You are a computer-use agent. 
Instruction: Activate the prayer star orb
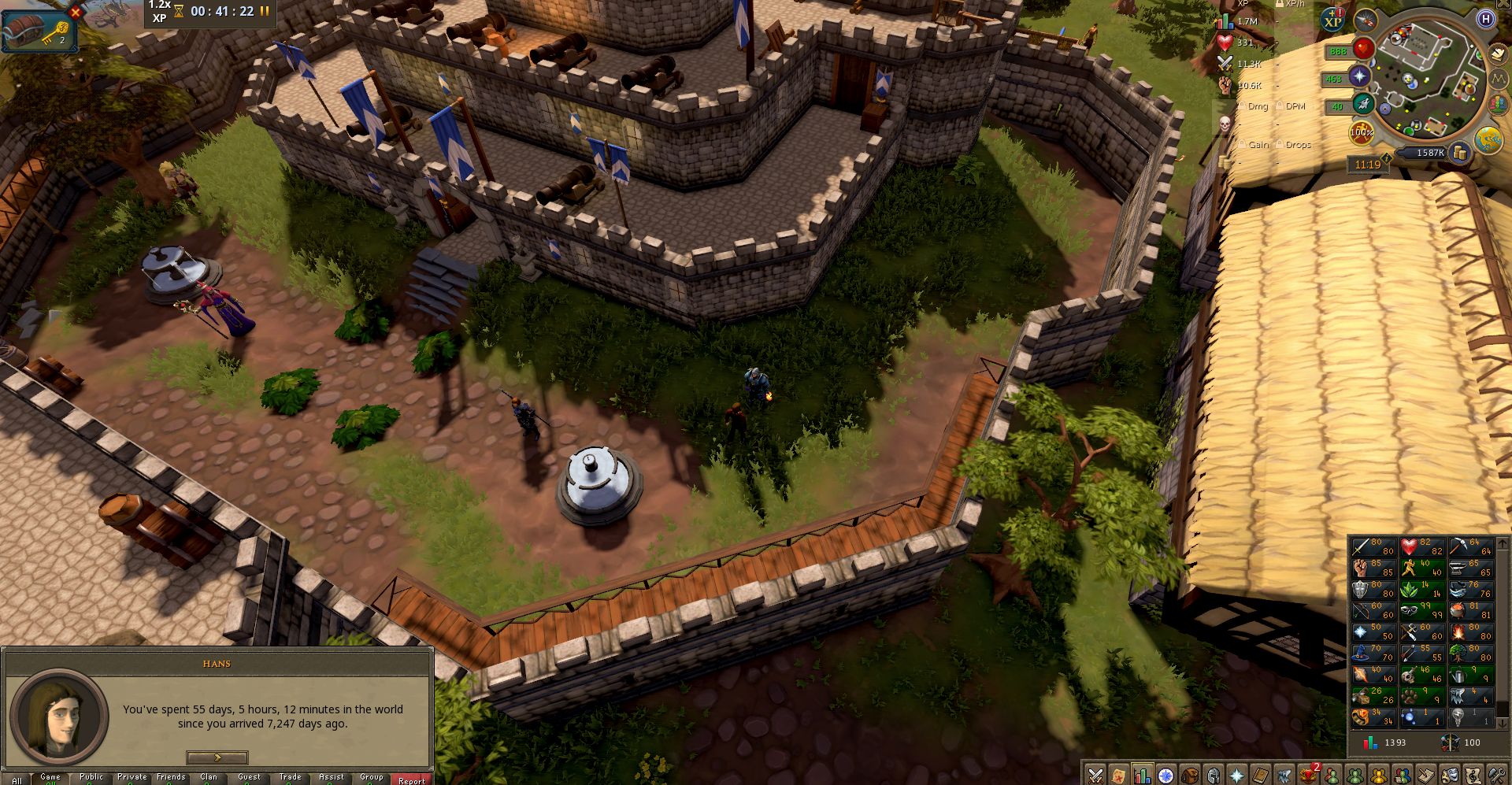[1359, 76]
